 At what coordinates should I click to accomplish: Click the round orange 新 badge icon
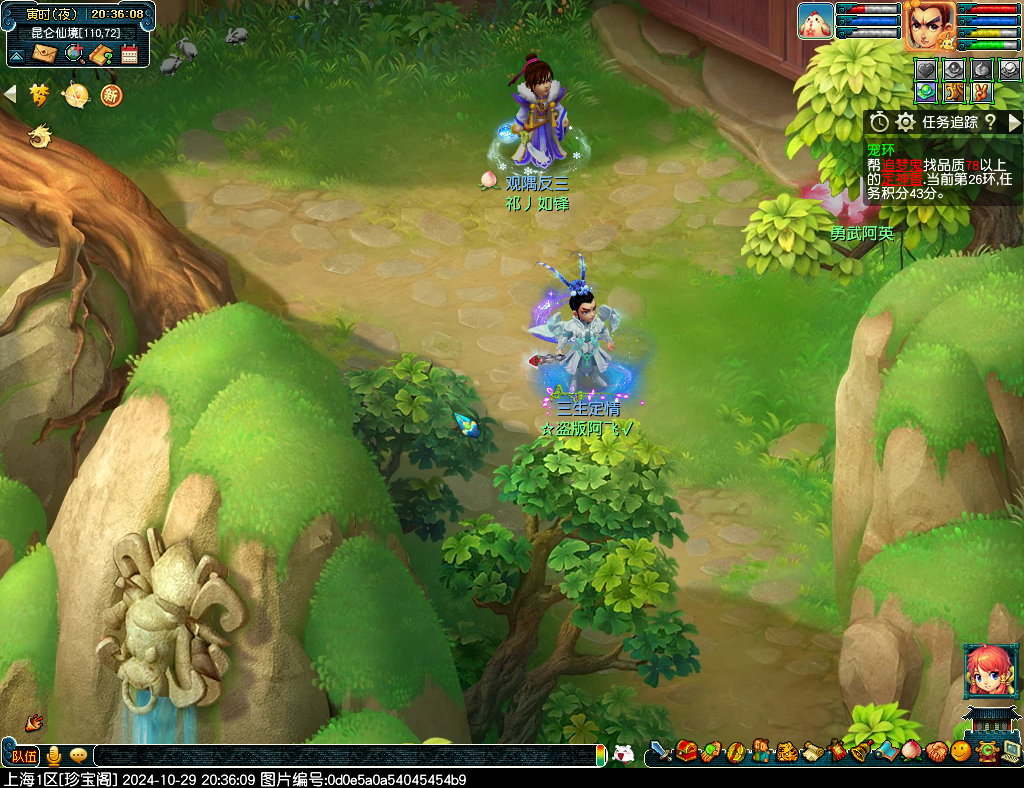(110, 95)
